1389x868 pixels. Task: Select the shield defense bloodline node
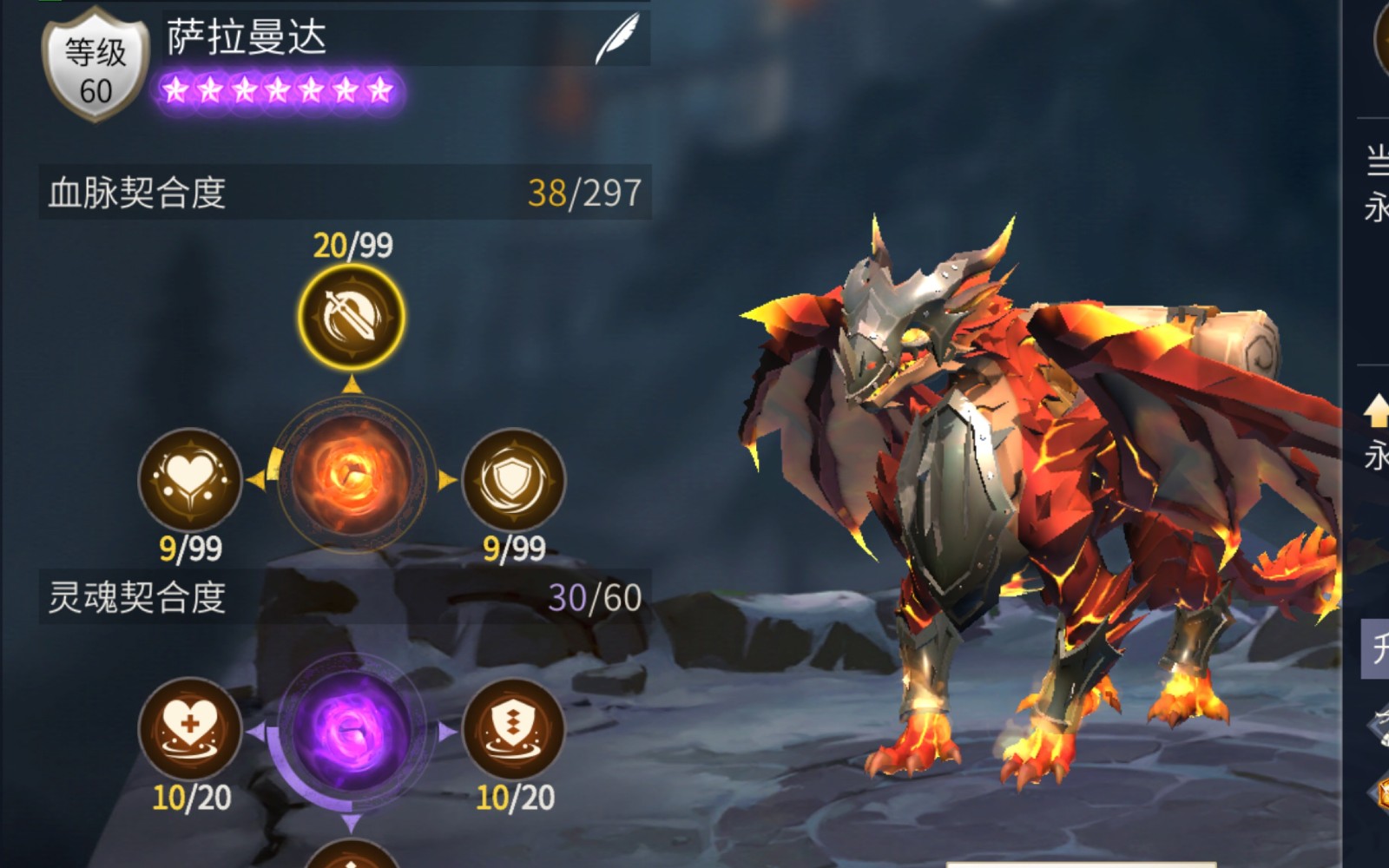pos(514,479)
